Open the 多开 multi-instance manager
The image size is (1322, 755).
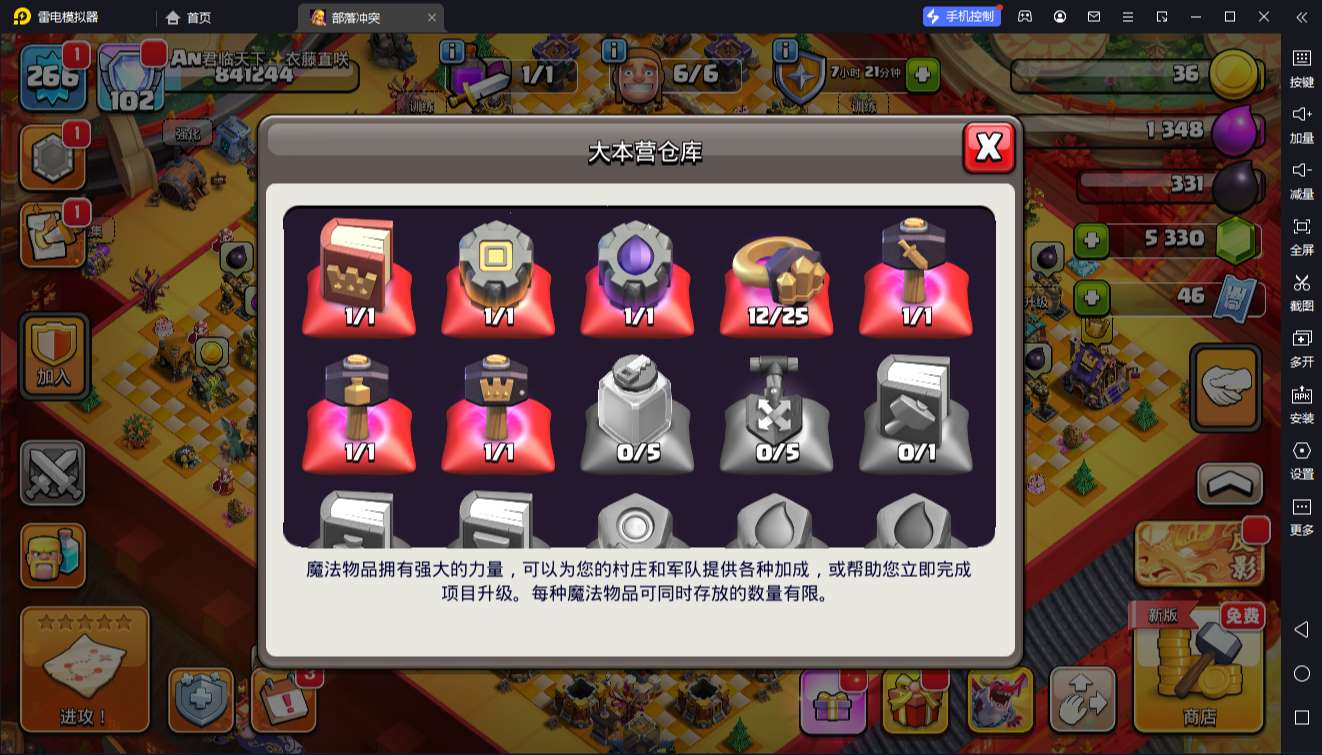coord(1301,347)
